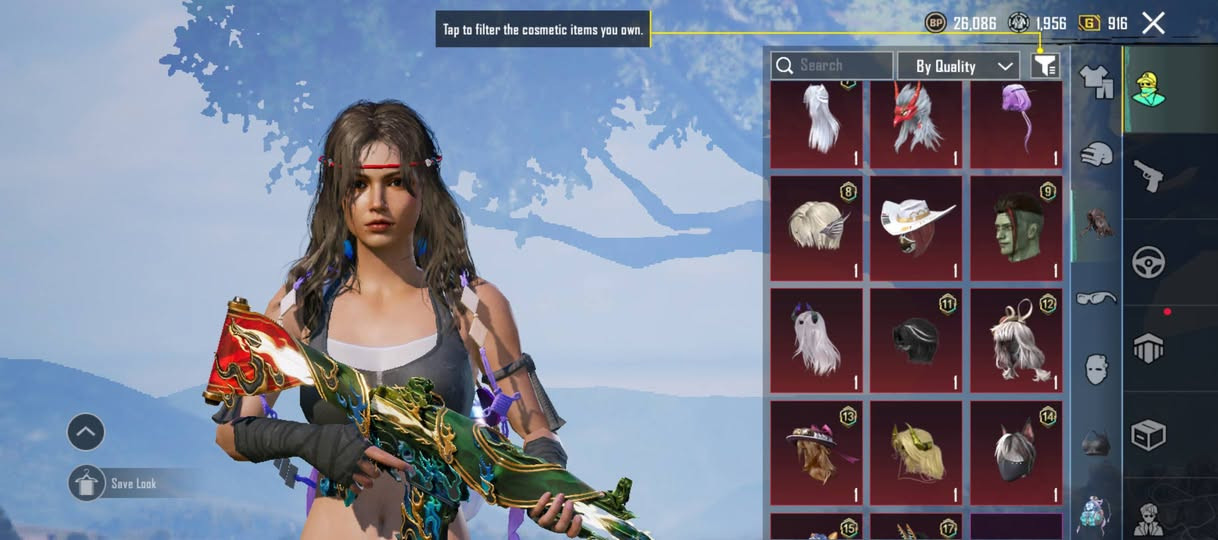Select the cat-ear black mask item
Viewport: 1218px width, 540px height.
point(1016,453)
